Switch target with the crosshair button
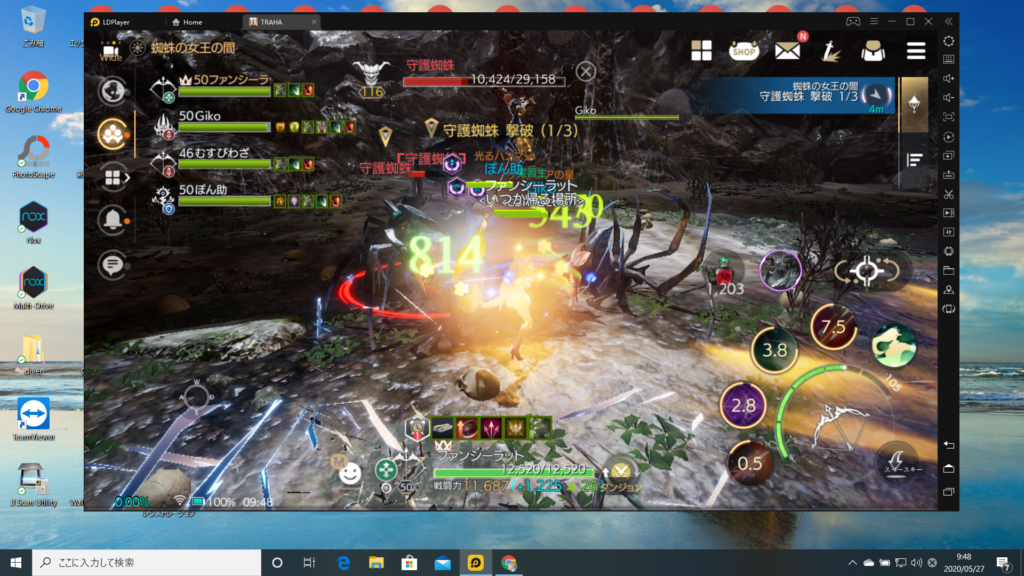The image size is (1024, 576). click(866, 270)
